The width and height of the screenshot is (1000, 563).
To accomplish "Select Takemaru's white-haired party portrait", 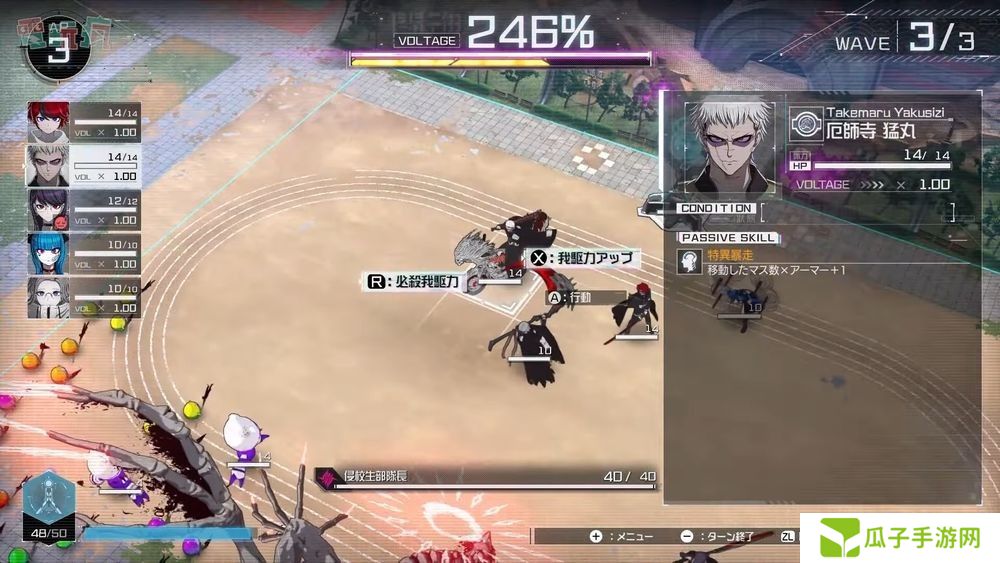I will (x=47, y=165).
